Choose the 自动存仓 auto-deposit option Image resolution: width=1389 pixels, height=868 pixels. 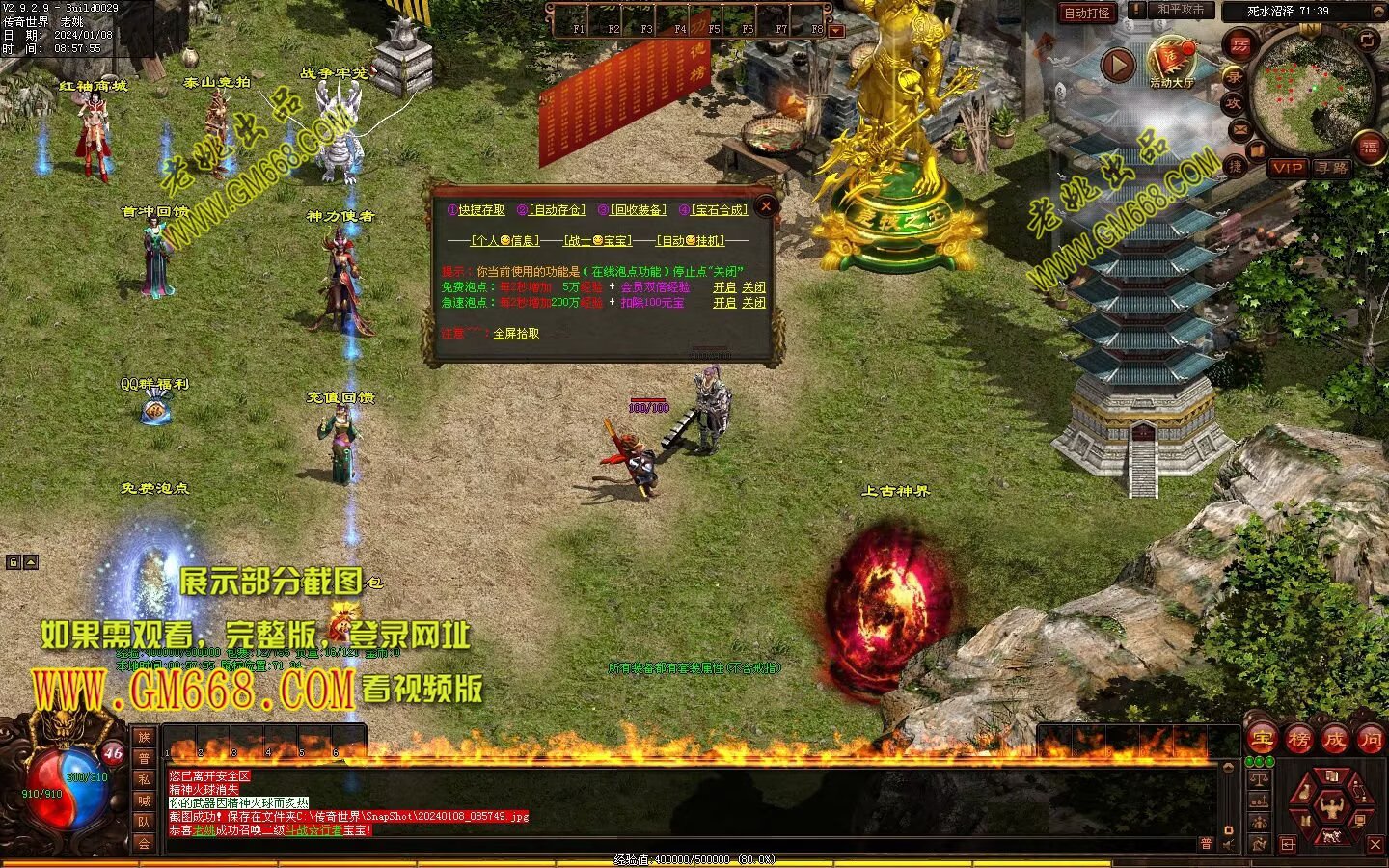[x=557, y=210]
